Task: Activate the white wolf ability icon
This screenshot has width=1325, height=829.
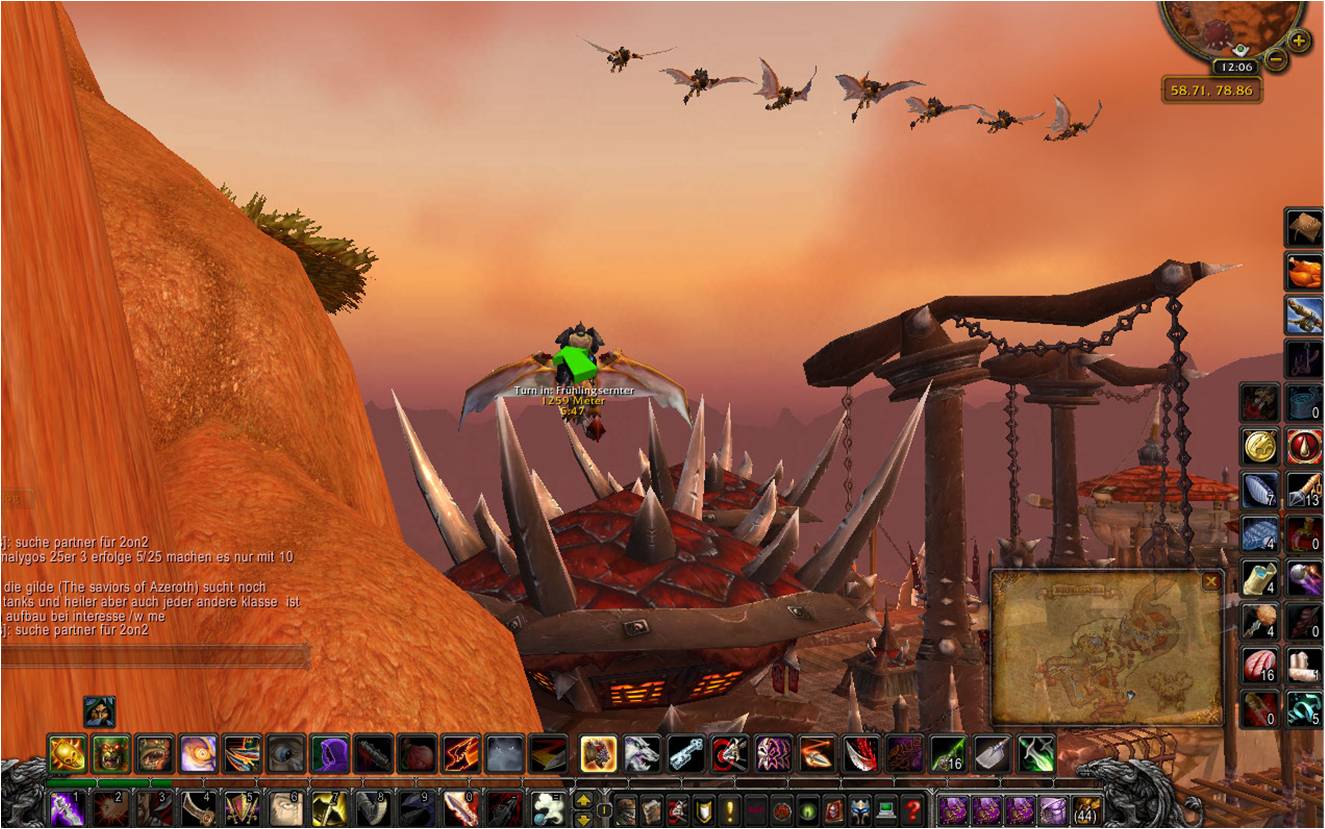Action: click(641, 754)
